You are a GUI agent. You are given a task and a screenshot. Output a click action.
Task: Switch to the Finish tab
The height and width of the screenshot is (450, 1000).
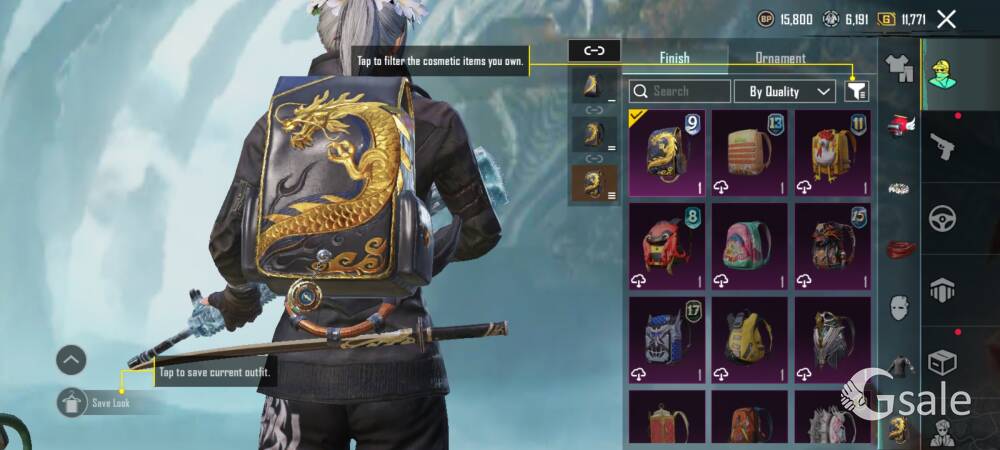[674, 58]
